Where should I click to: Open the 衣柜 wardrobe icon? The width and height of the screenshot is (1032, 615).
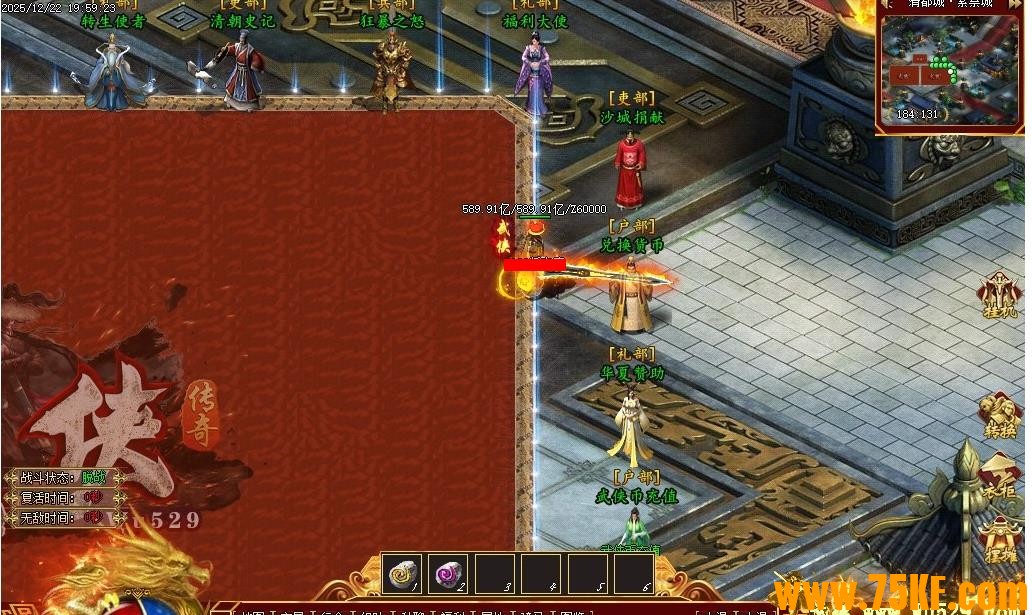click(998, 472)
